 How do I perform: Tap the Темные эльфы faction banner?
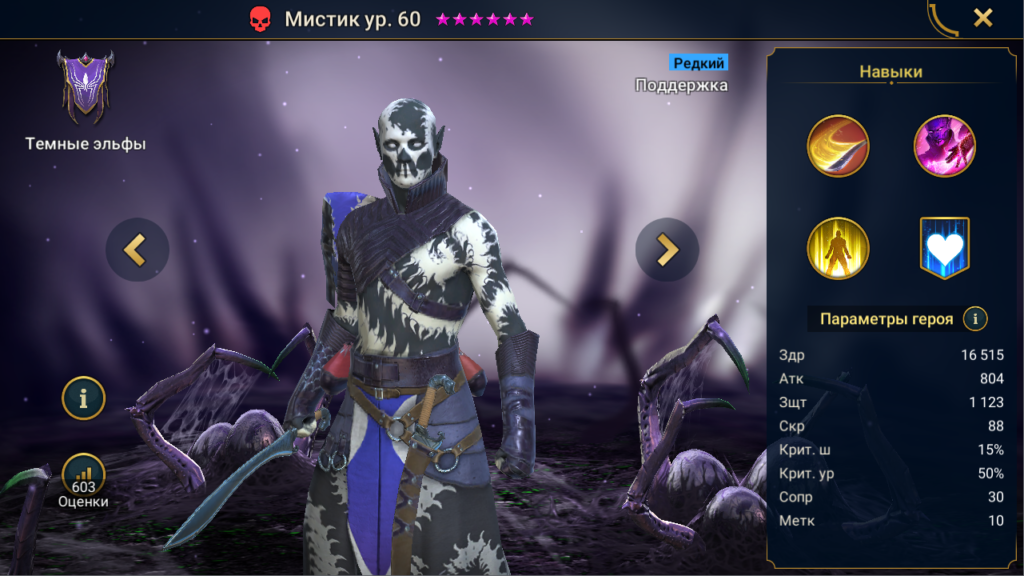point(85,90)
